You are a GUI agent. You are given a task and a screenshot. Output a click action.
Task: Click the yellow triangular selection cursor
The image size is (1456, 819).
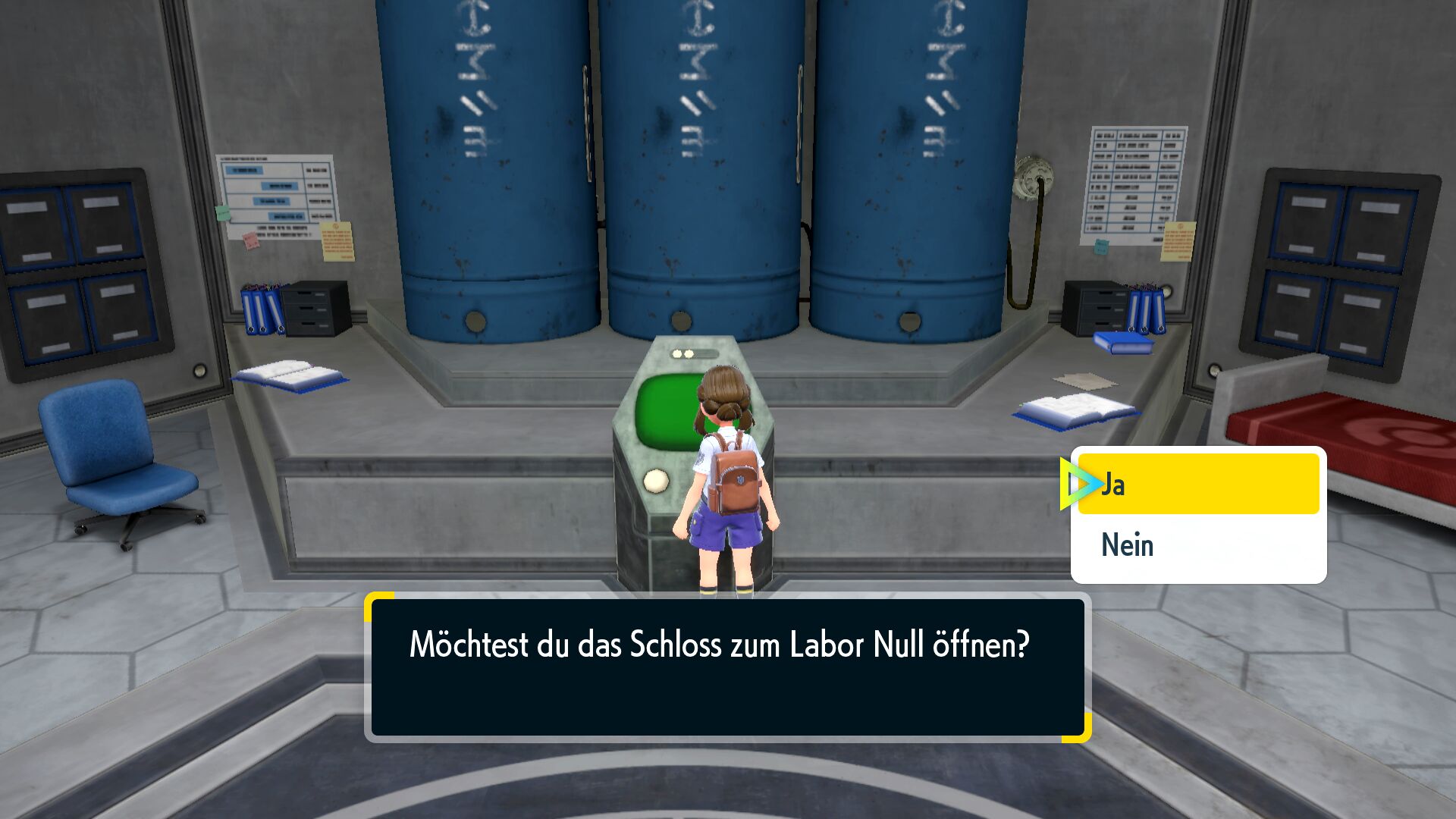1080,482
